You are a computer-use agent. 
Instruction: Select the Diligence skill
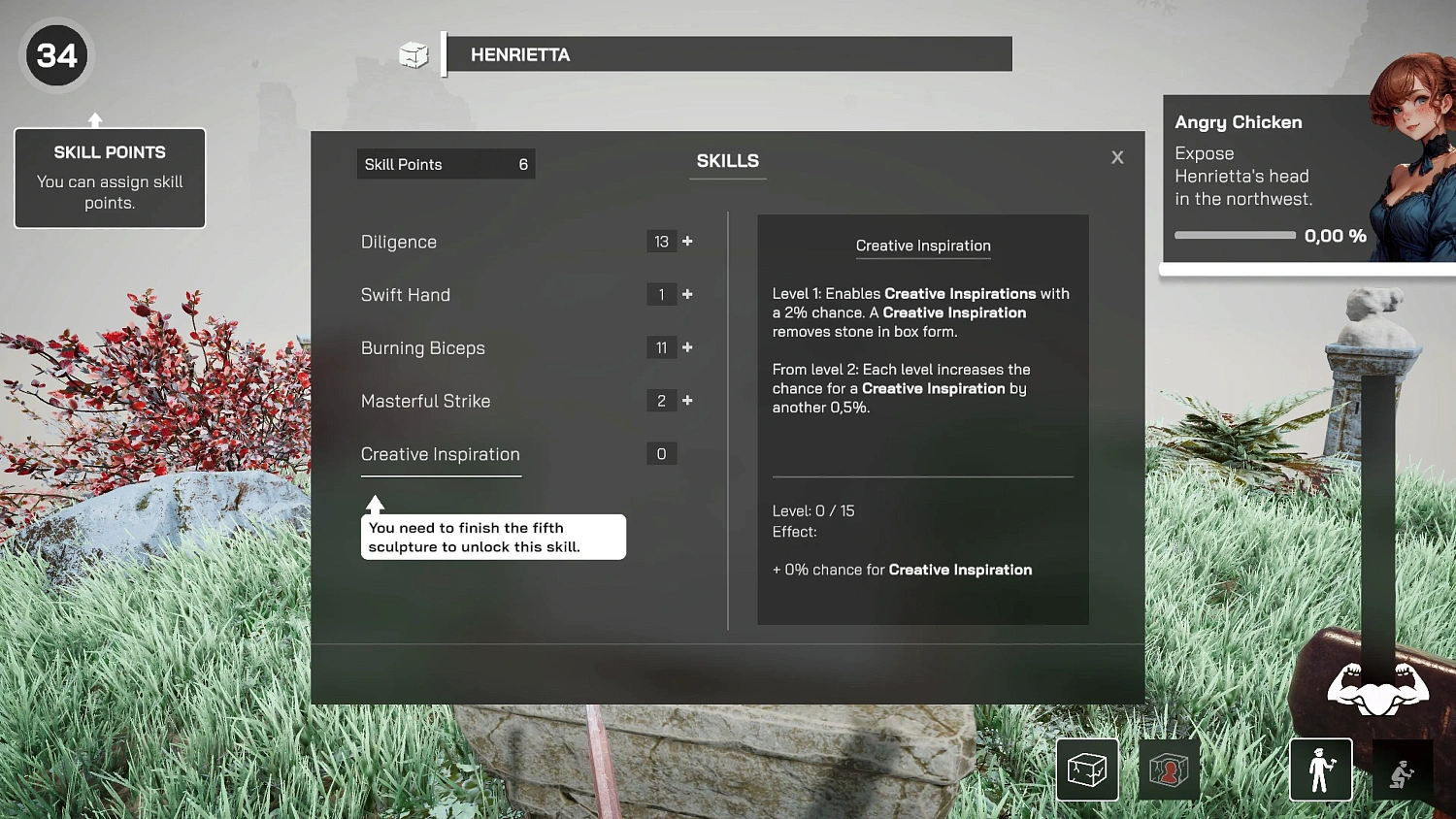click(398, 242)
